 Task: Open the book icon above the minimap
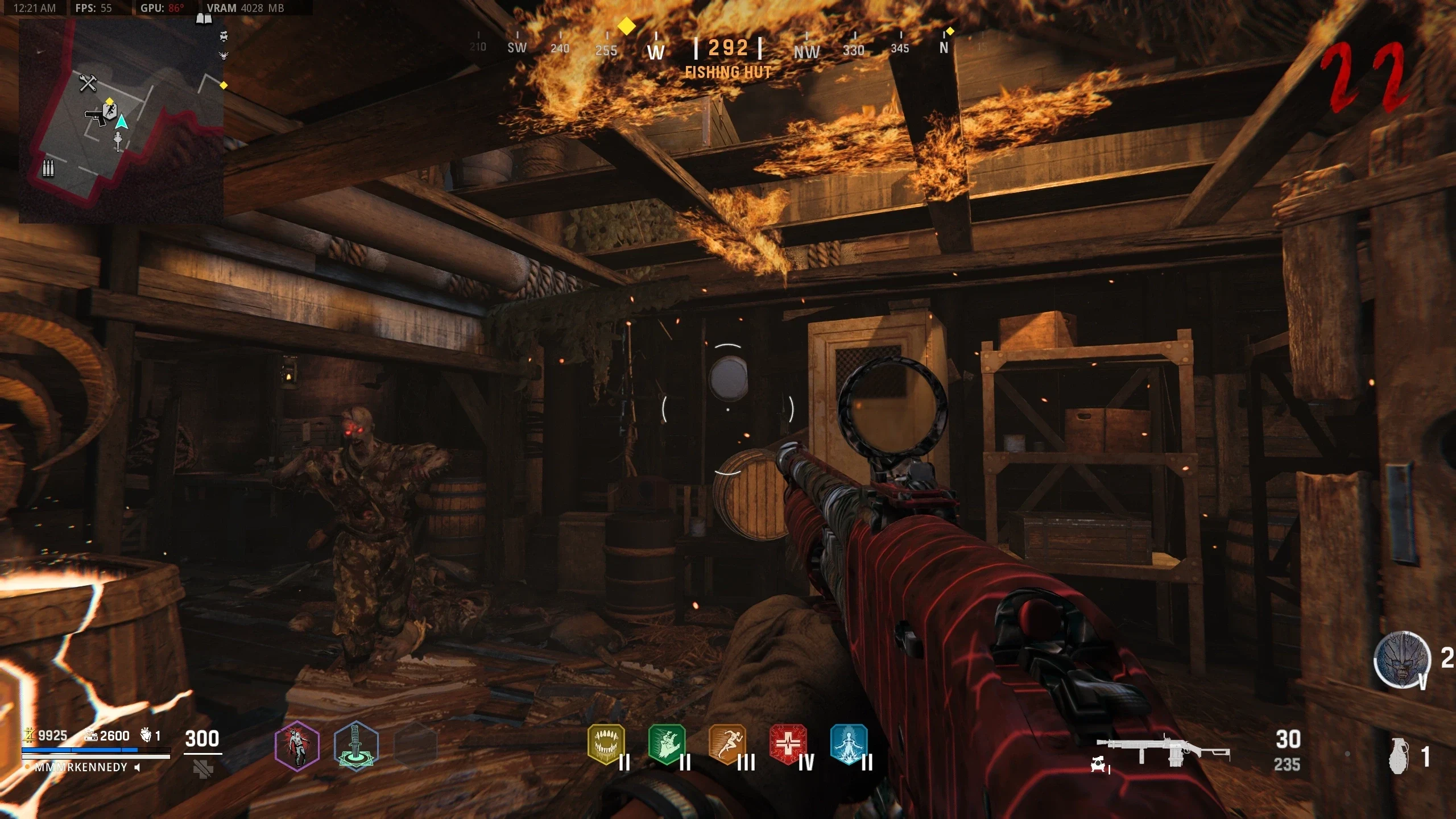click(204, 20)
